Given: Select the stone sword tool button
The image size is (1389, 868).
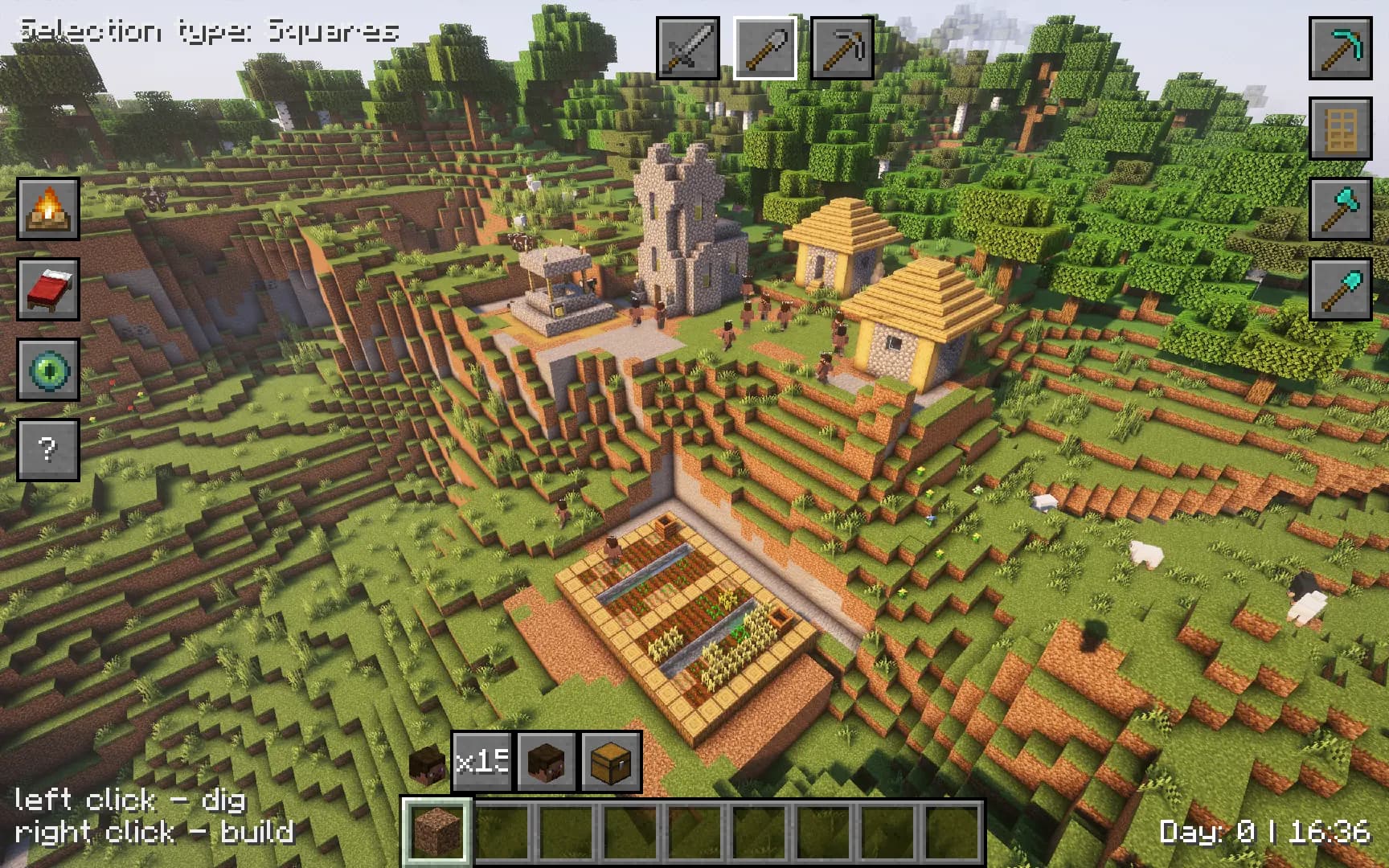Looking at the screenshot, I should pyautogui.click(x=688, y=48).
